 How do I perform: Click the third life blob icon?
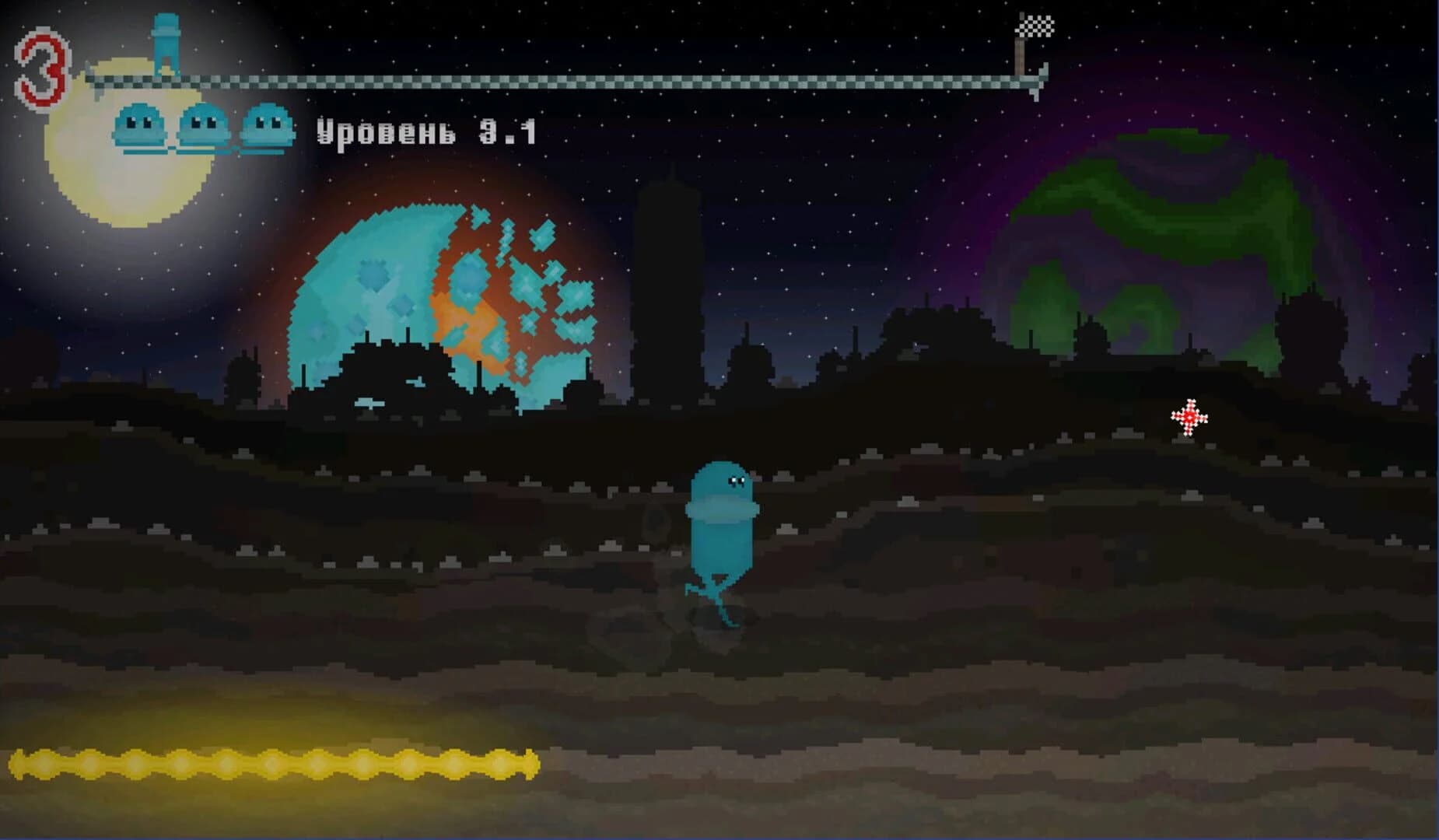(x=267, y=126)
